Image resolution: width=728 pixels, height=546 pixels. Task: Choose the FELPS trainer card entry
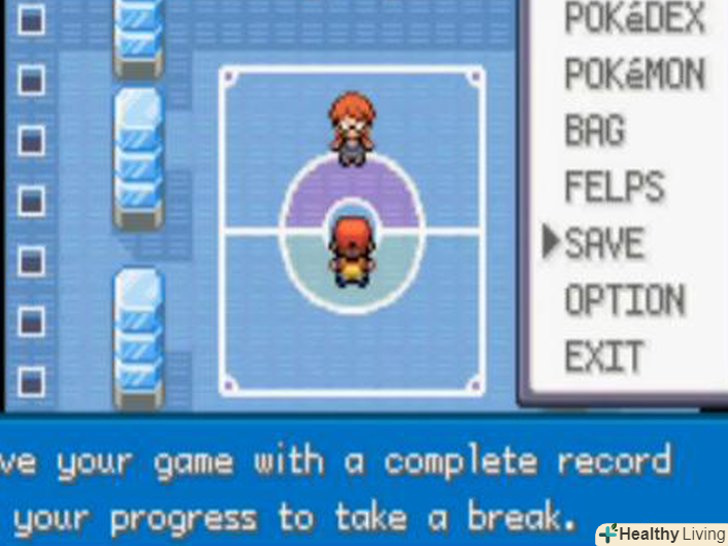(614, 187)
